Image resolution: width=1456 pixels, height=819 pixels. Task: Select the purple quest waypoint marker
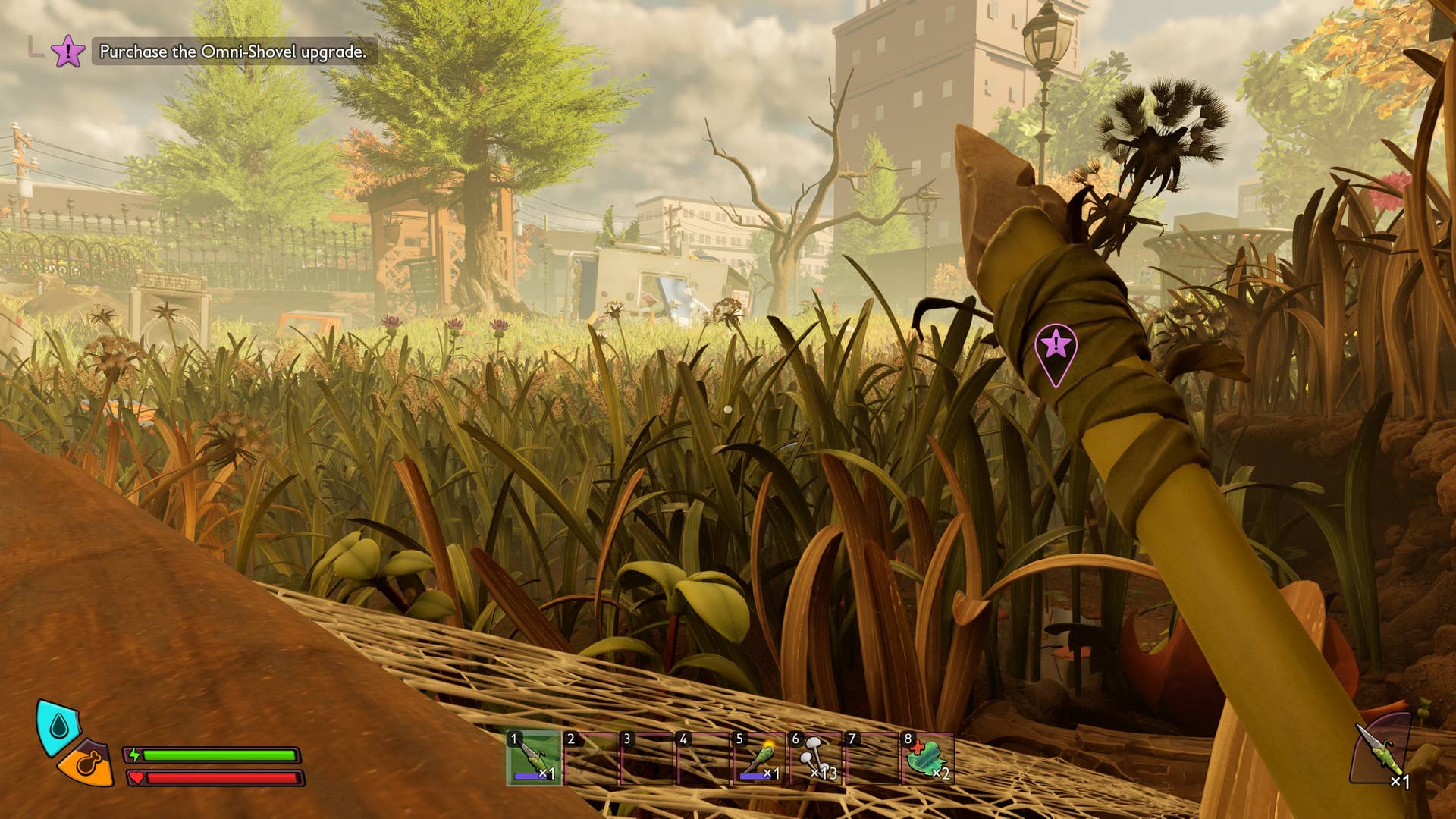pos(1056,349)
